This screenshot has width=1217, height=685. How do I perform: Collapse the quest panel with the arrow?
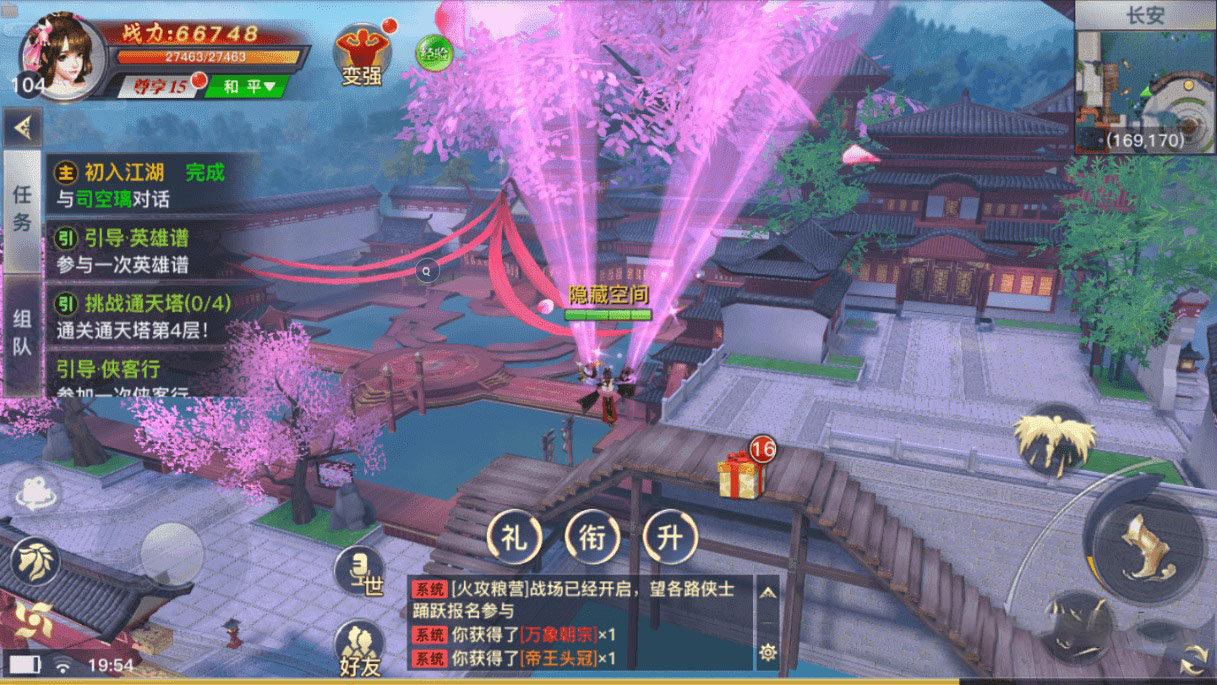coord(21,127)
